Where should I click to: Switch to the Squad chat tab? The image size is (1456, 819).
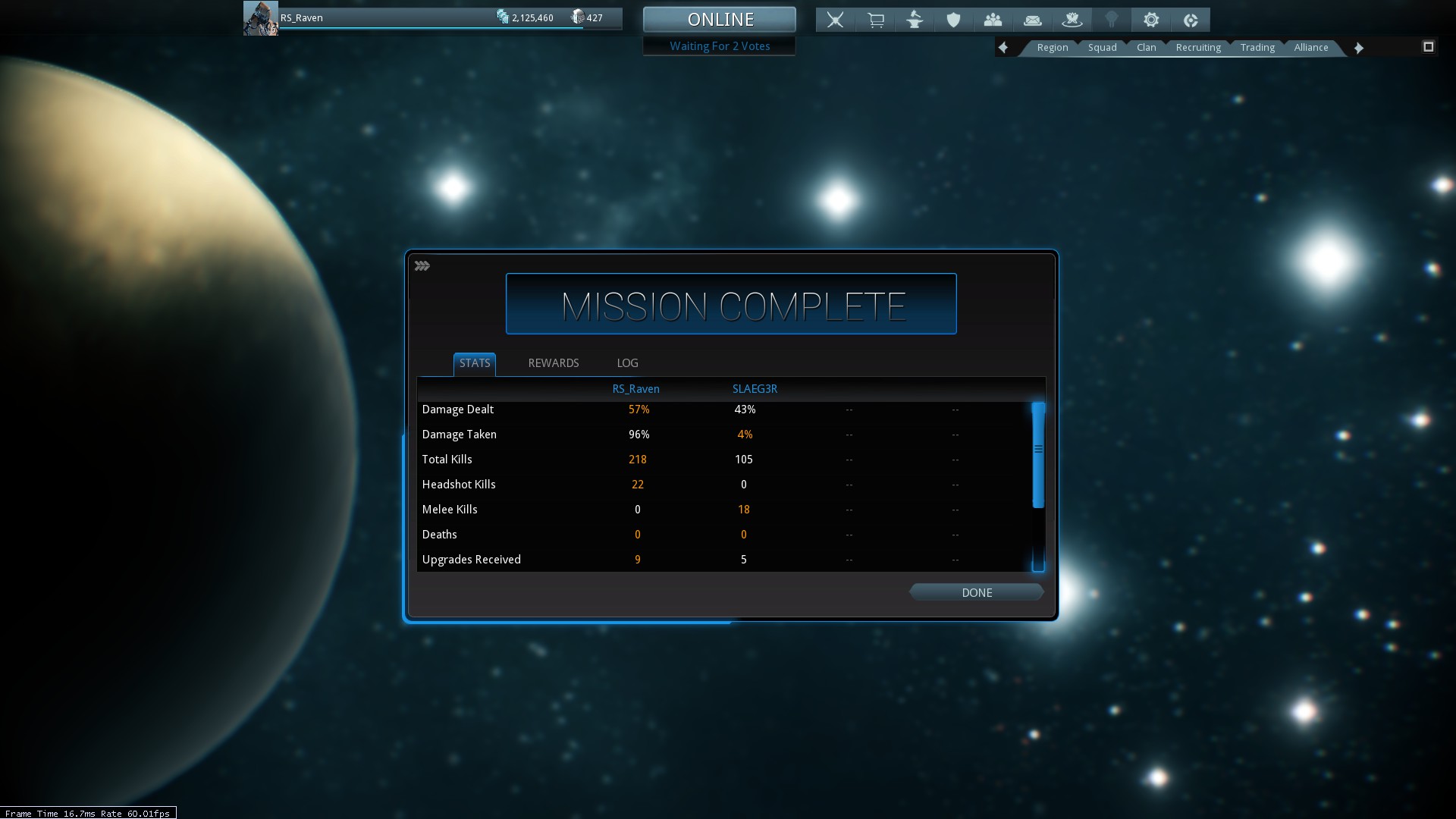[x=1102, y=48]
